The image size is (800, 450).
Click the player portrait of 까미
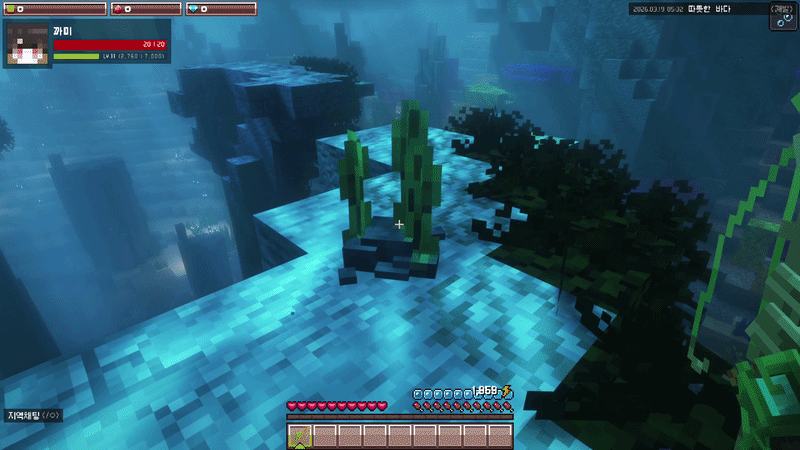coord(28,45)
